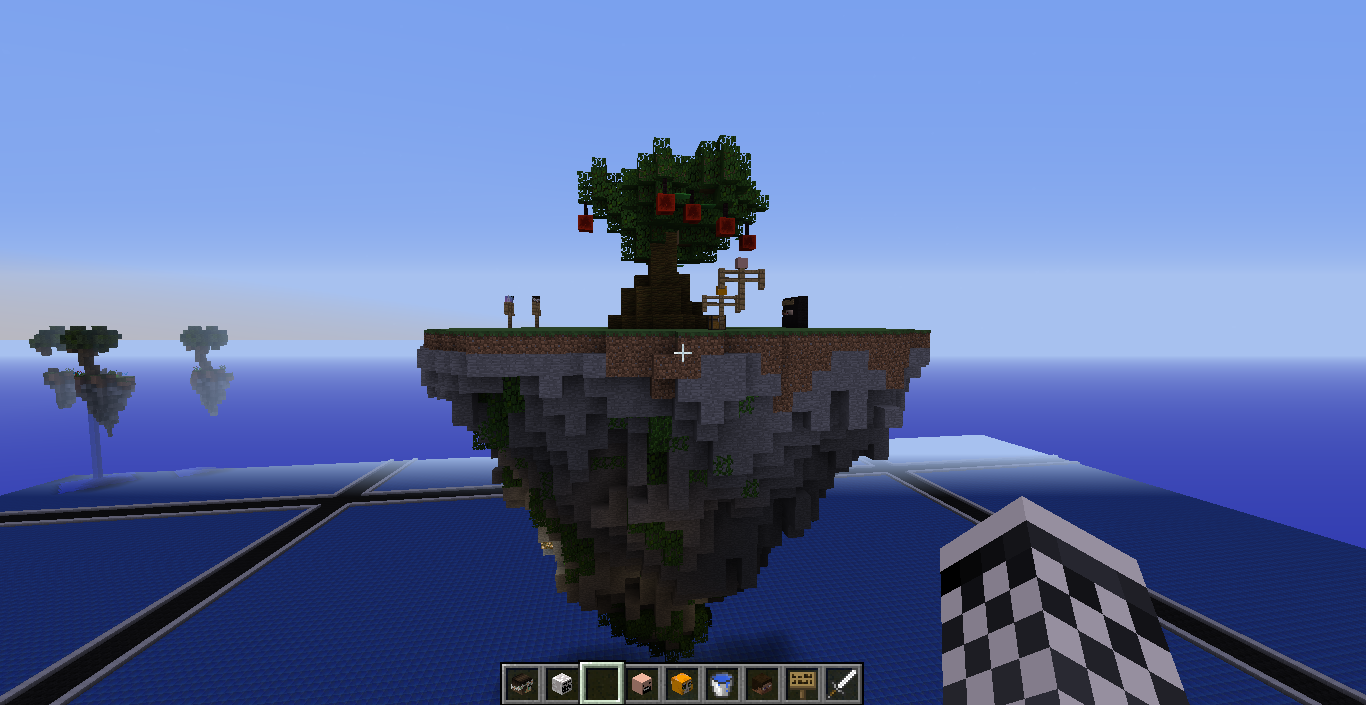This screenshot has height=705, width=1366.
Task: Click the highlighted empty hotbar slot
Action: (602, 684)
